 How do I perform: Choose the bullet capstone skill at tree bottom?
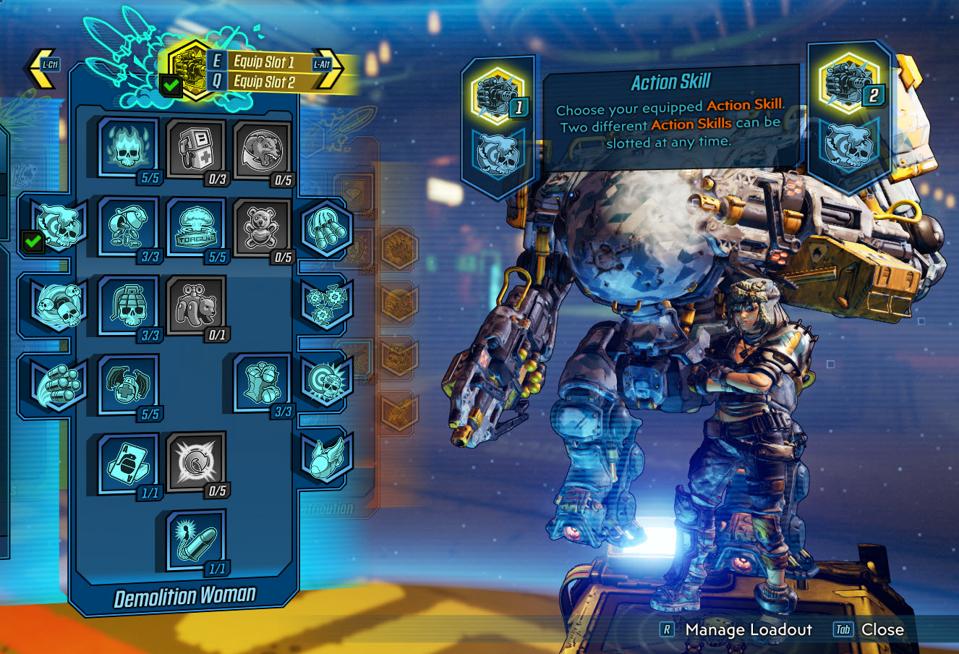pos(196,540)
